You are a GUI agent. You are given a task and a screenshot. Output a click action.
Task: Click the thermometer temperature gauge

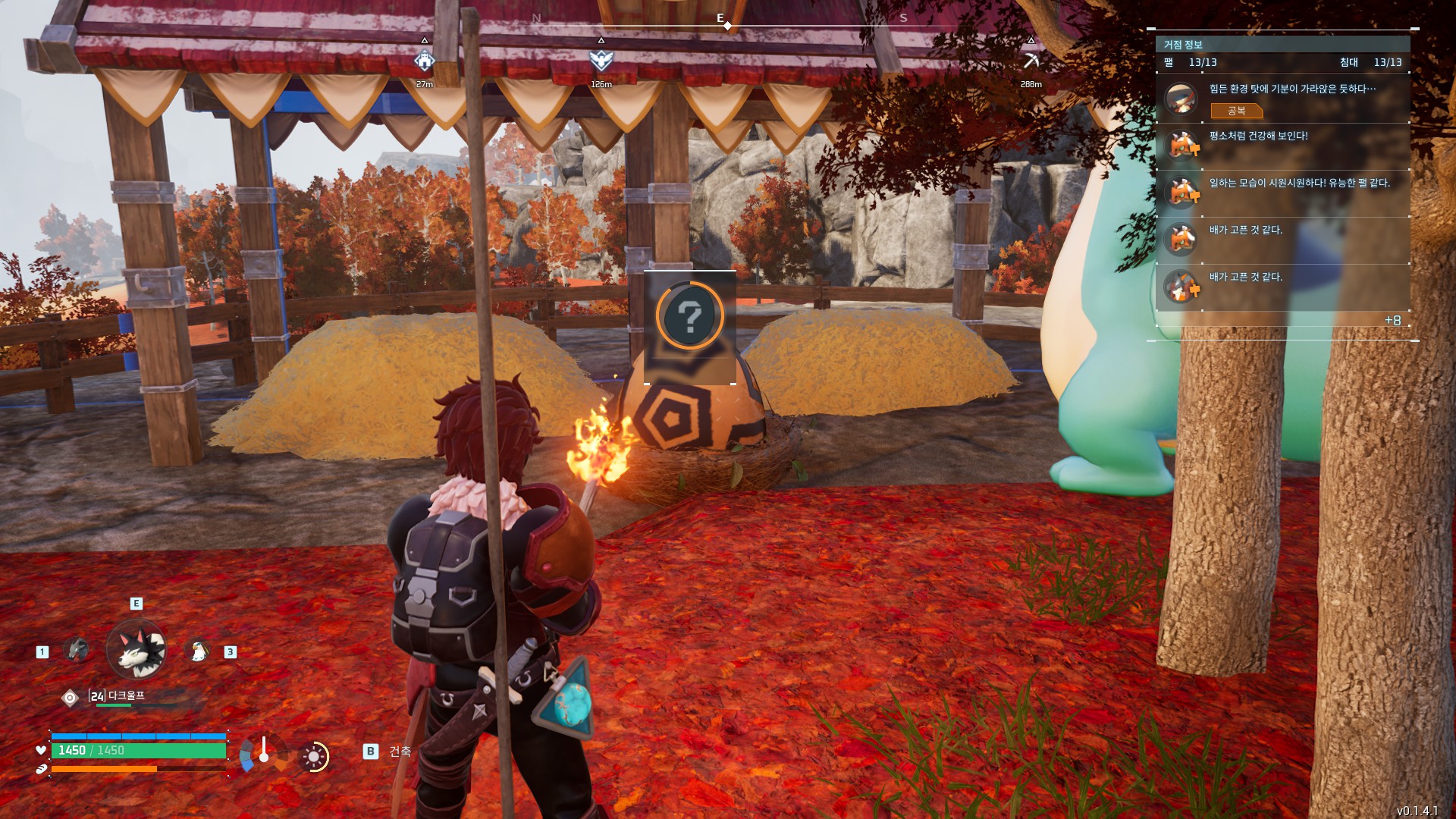point(263,752)
